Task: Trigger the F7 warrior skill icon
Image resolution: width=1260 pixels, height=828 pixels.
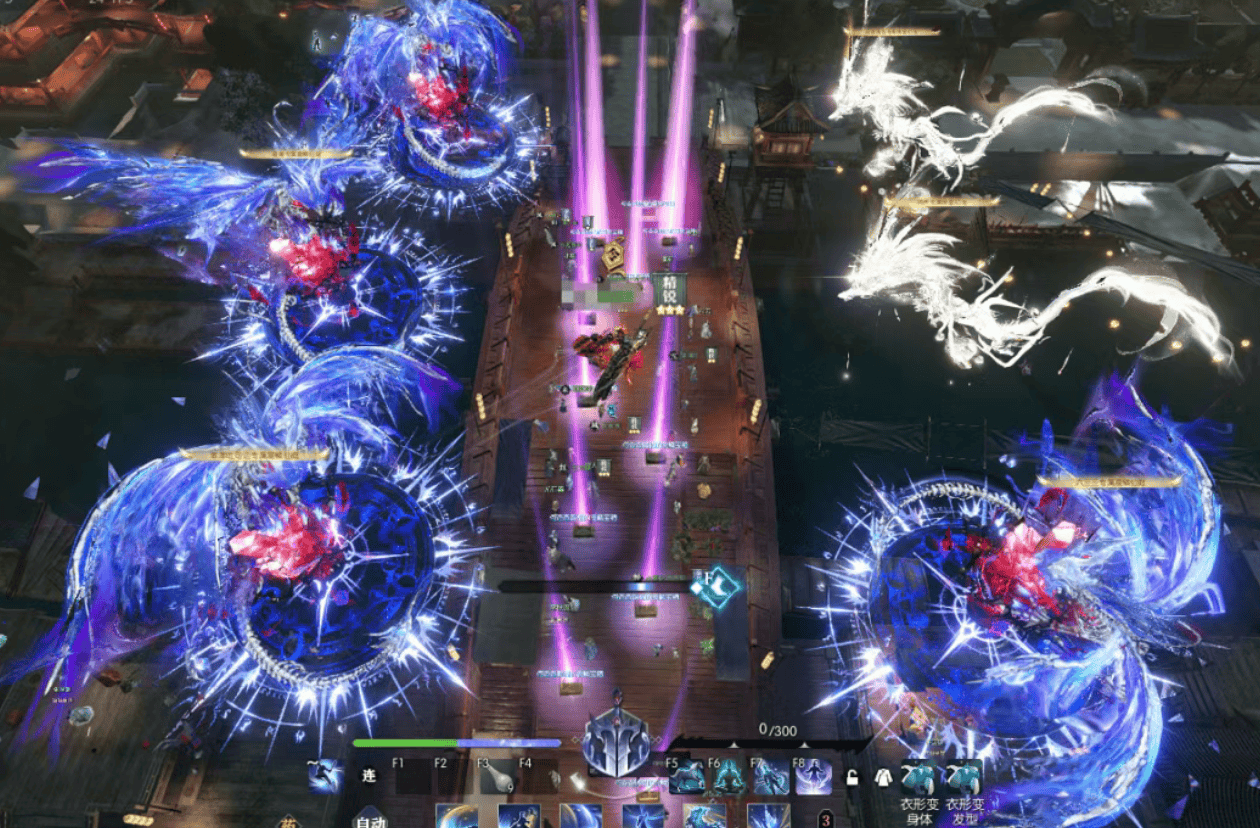Action: [x=771, y=778]
